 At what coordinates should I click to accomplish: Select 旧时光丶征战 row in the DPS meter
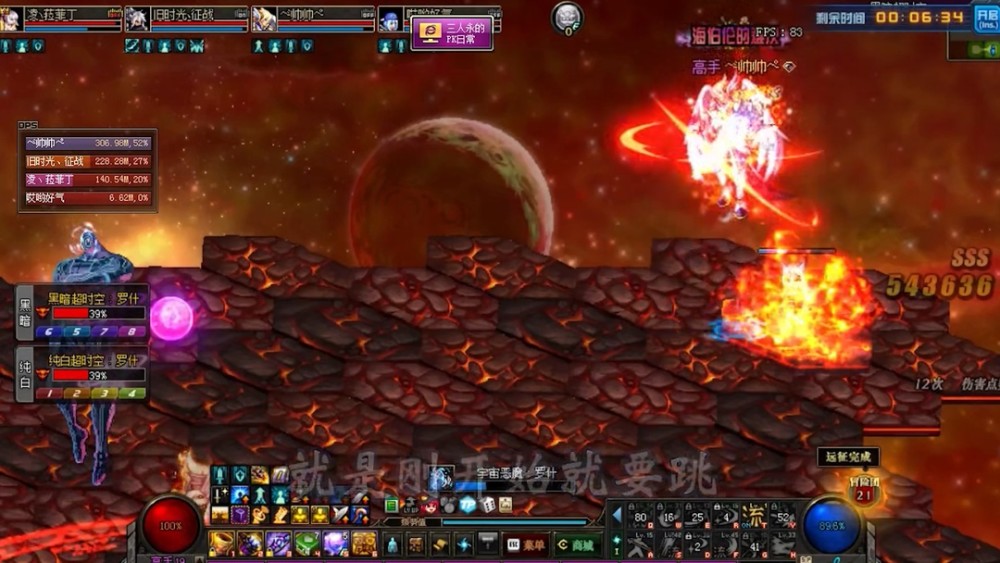tap(88, 161)
